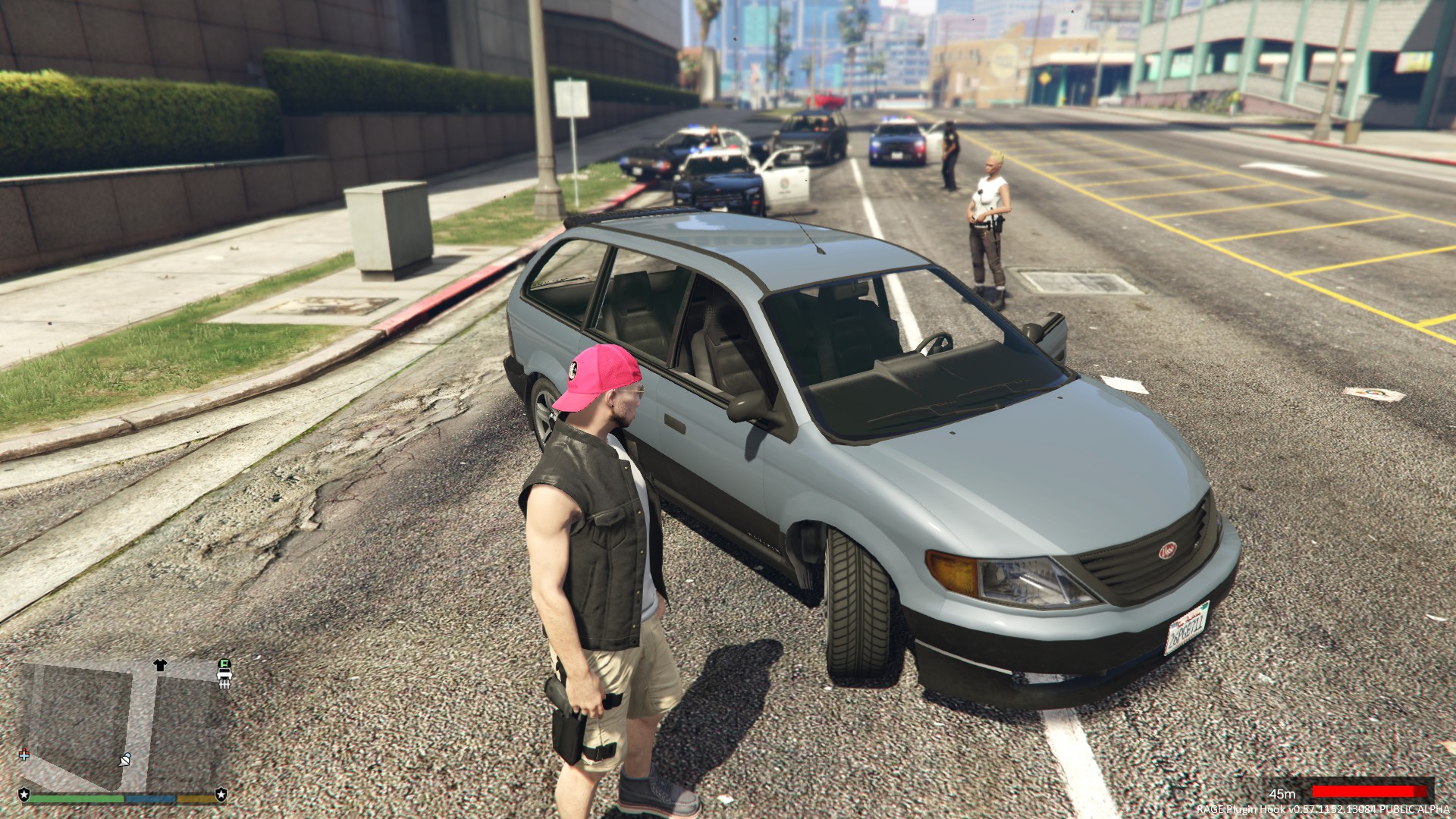Click the player arrow marker on minimap

coord(125,759)
